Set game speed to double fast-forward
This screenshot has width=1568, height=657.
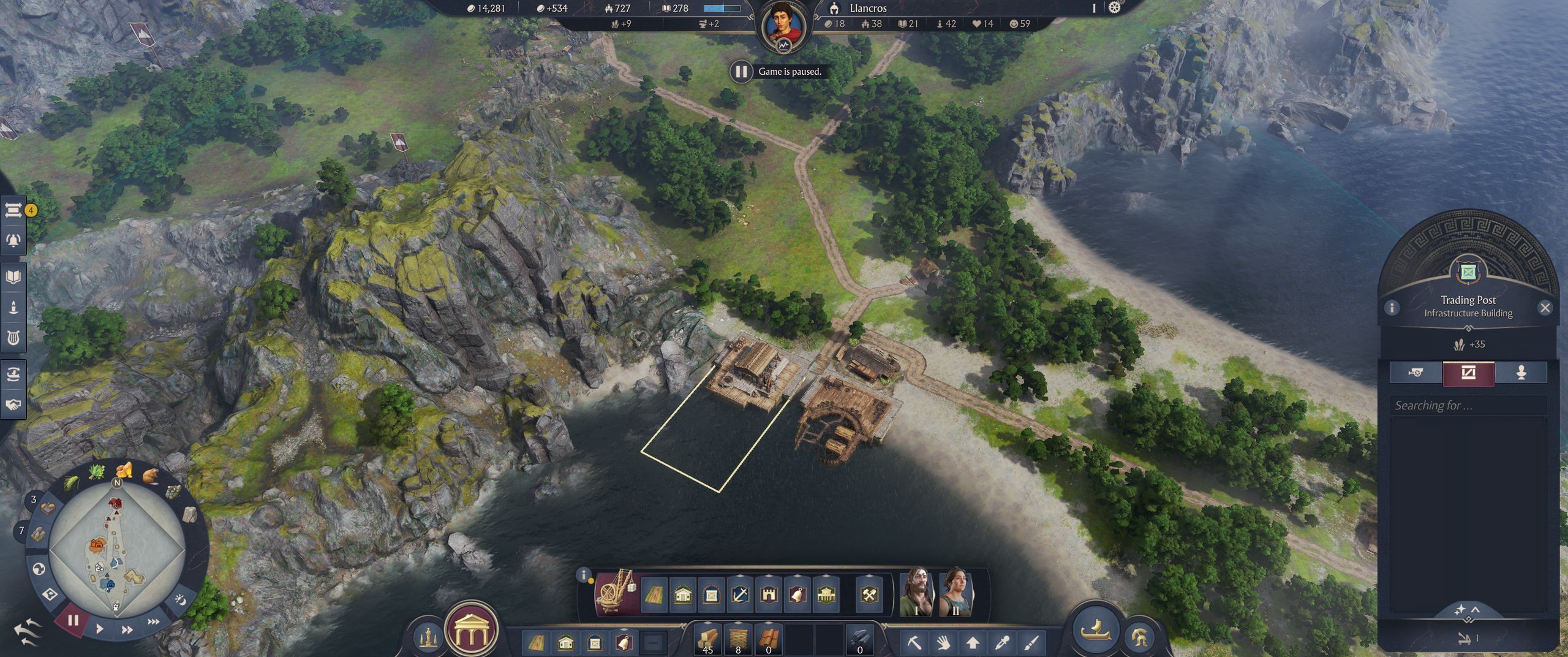click(x=127, y=629)
